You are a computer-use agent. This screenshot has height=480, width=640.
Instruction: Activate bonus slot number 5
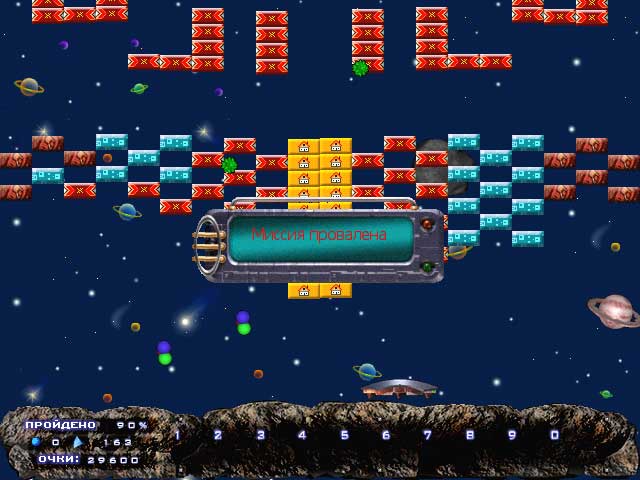point(345,435)
